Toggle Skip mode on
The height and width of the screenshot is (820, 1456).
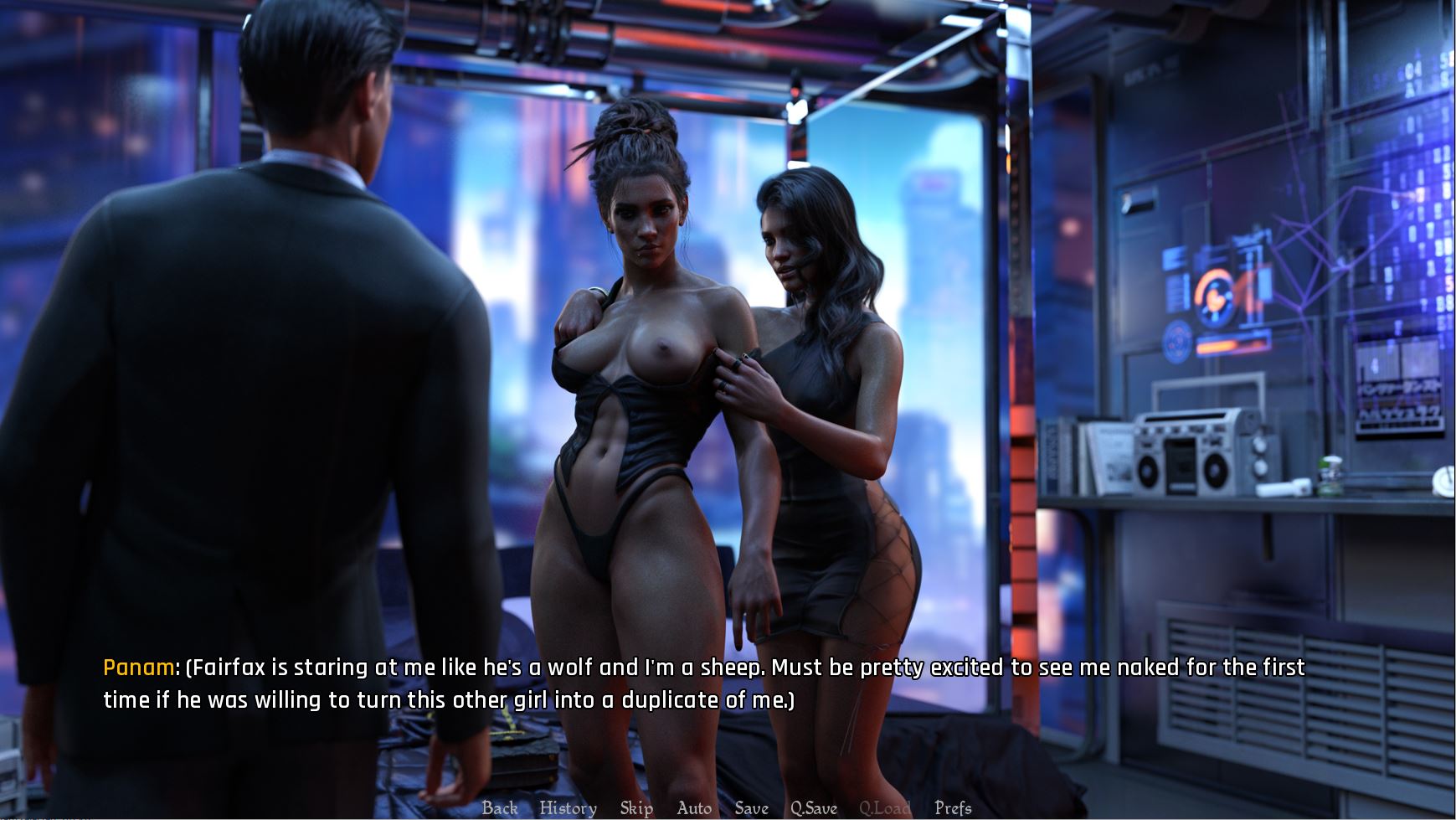coord(636,808)
